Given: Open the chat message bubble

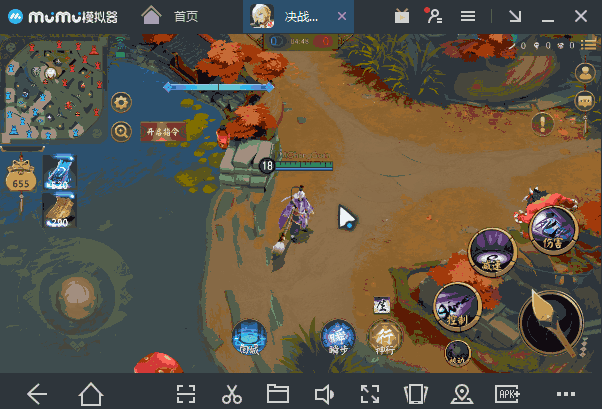Looking at the screenshot, I should [x=586, y=100].
